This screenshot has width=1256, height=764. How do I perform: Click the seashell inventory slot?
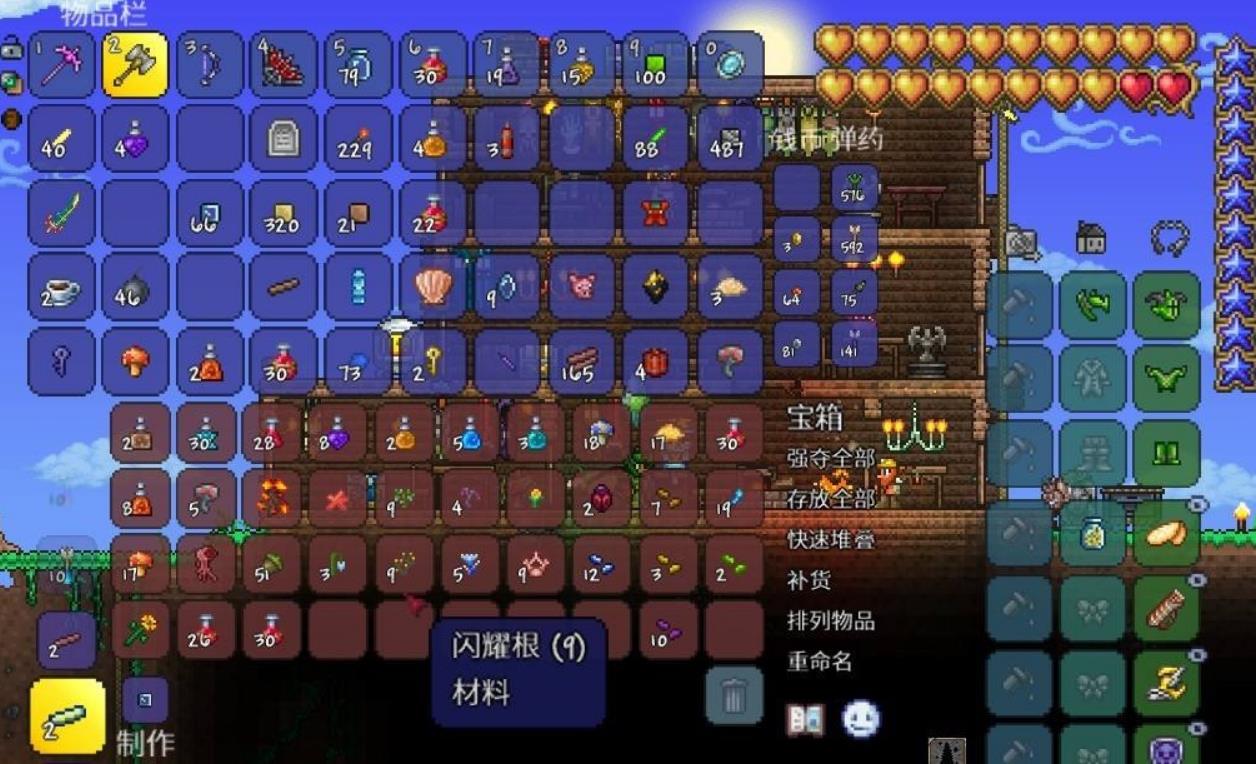pos(432,287)
